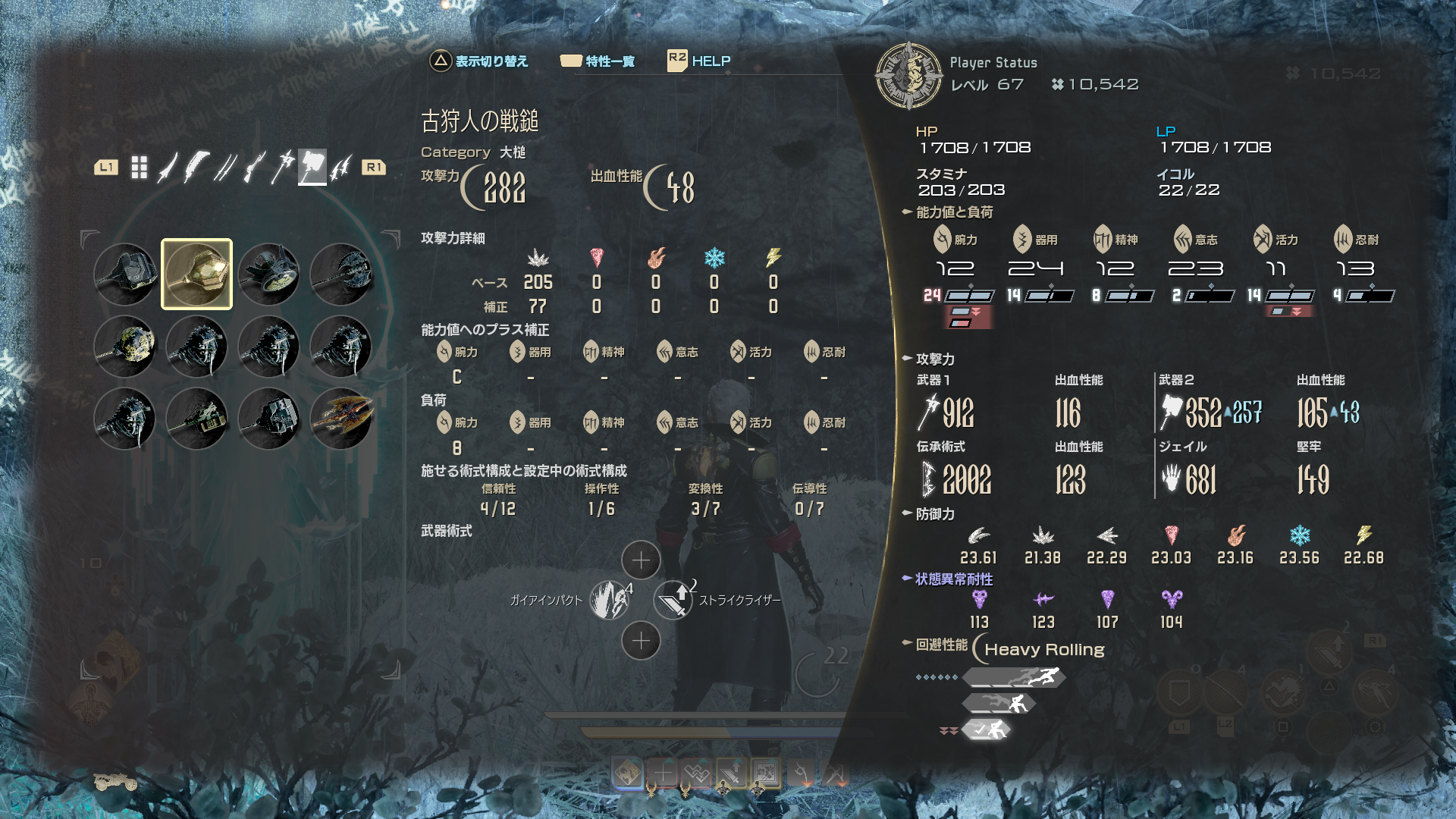
Task: Select the ストライクライザー weapon skill
Action: point(673,600)
